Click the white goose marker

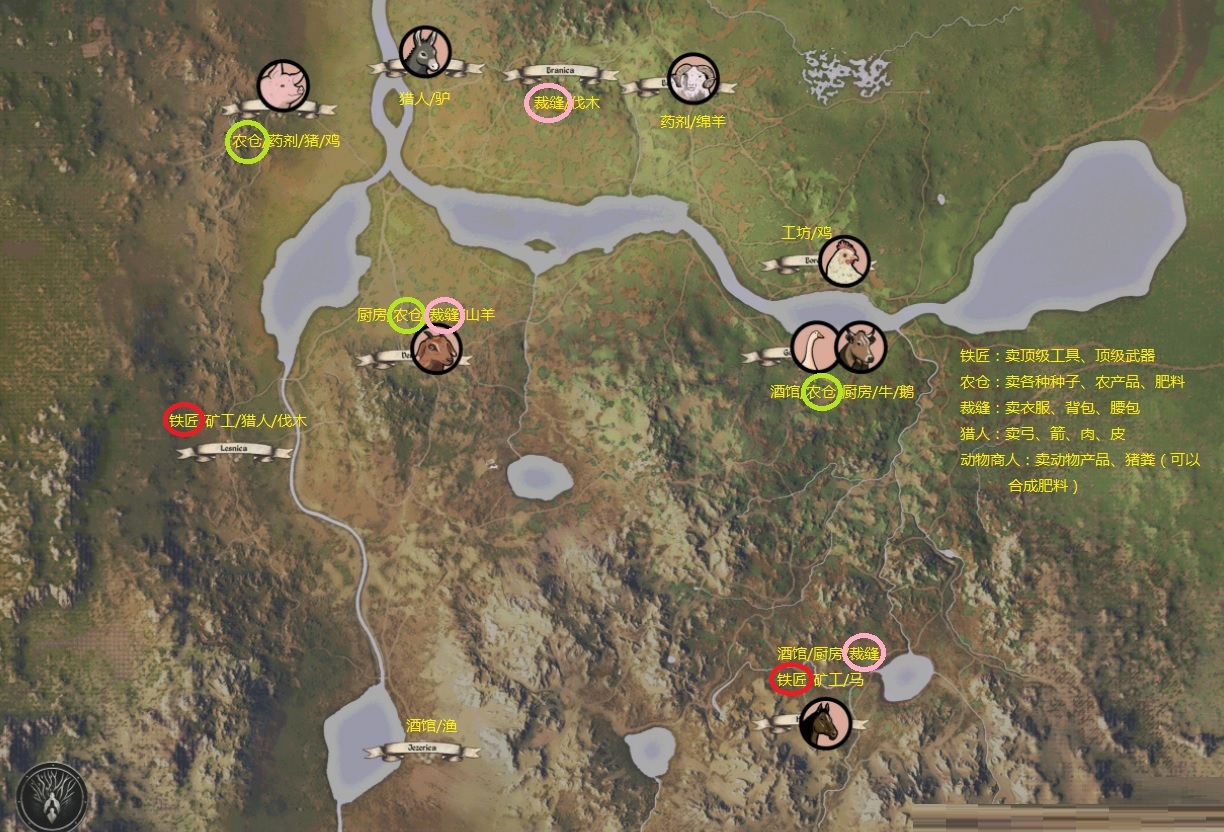(816, 346)
